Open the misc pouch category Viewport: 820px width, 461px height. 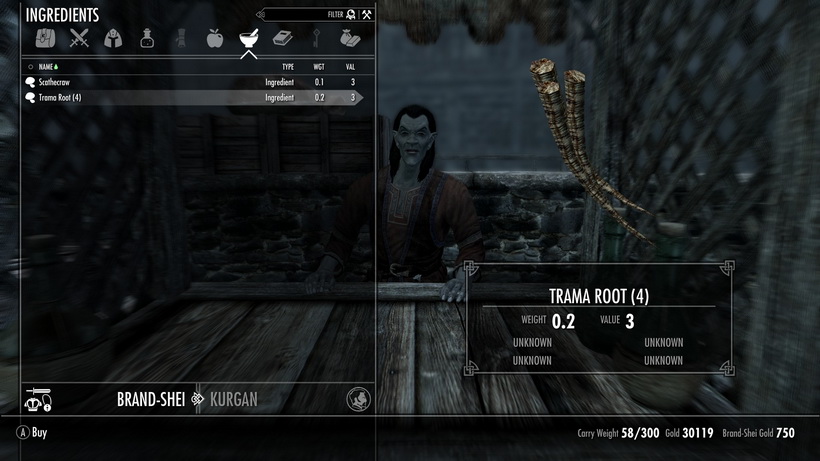pyautogui.click(x=349, y=39)
